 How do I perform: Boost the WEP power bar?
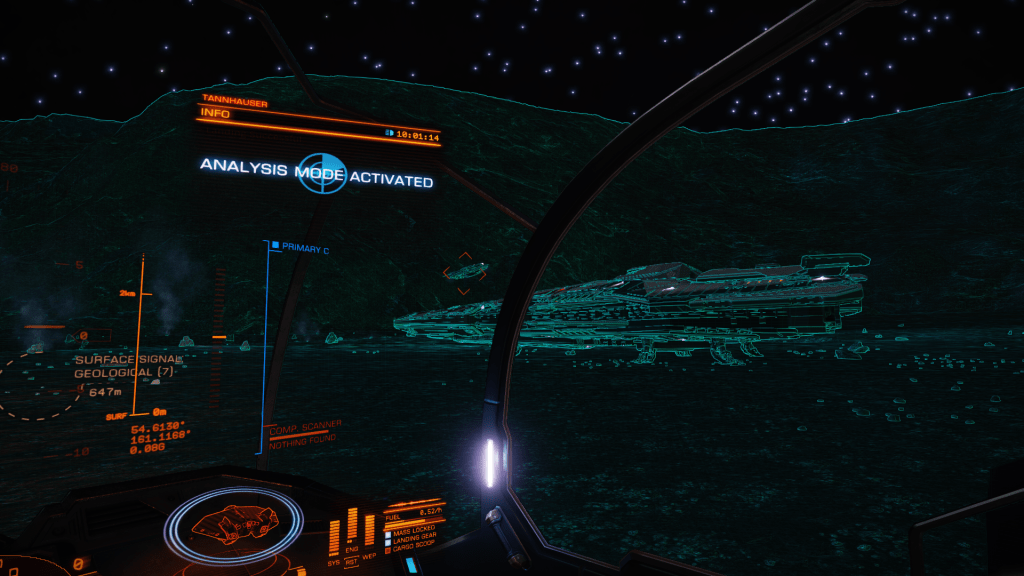368,529
